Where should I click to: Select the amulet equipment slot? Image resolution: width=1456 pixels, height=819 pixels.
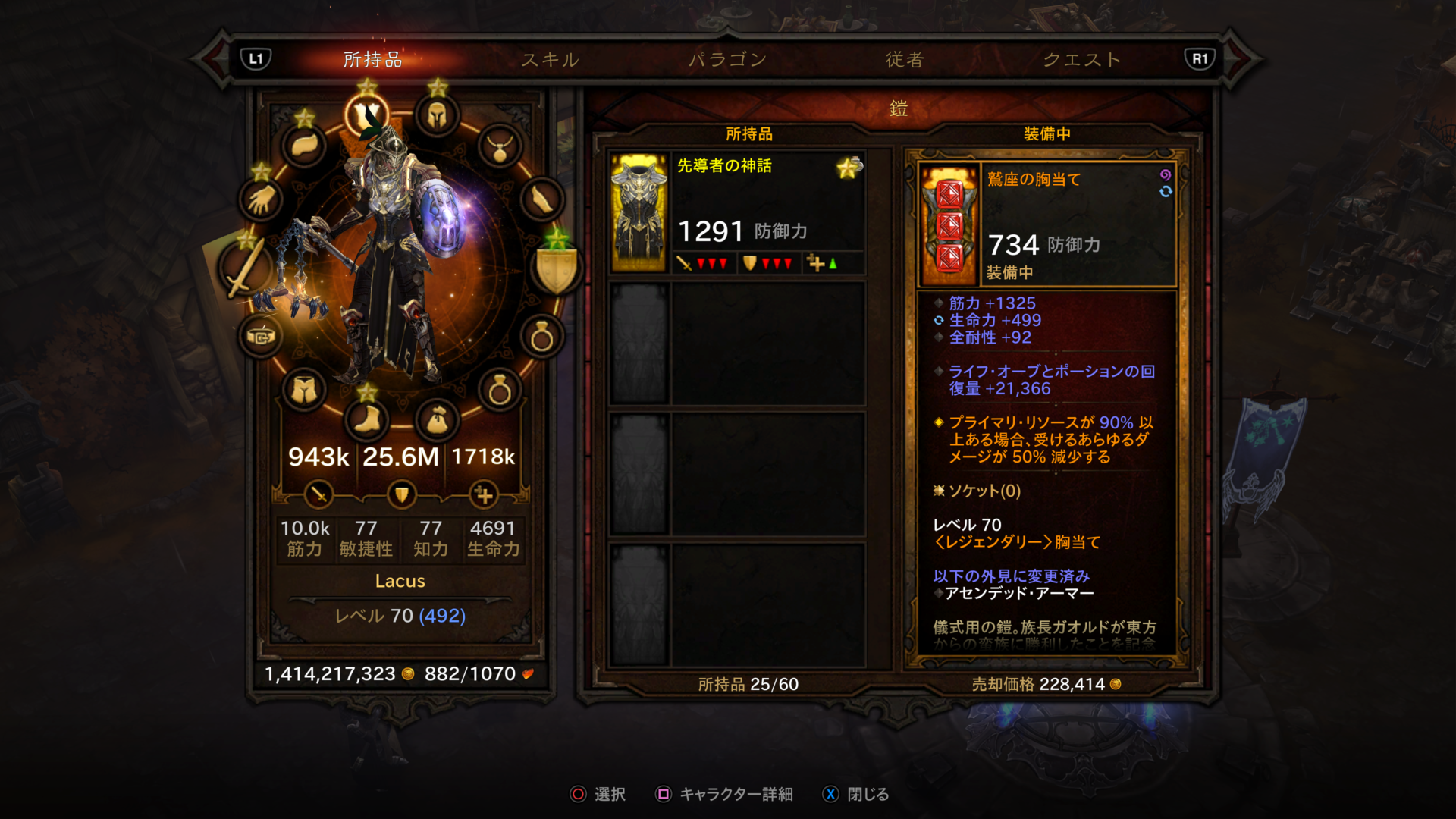[x=500, y=147]
